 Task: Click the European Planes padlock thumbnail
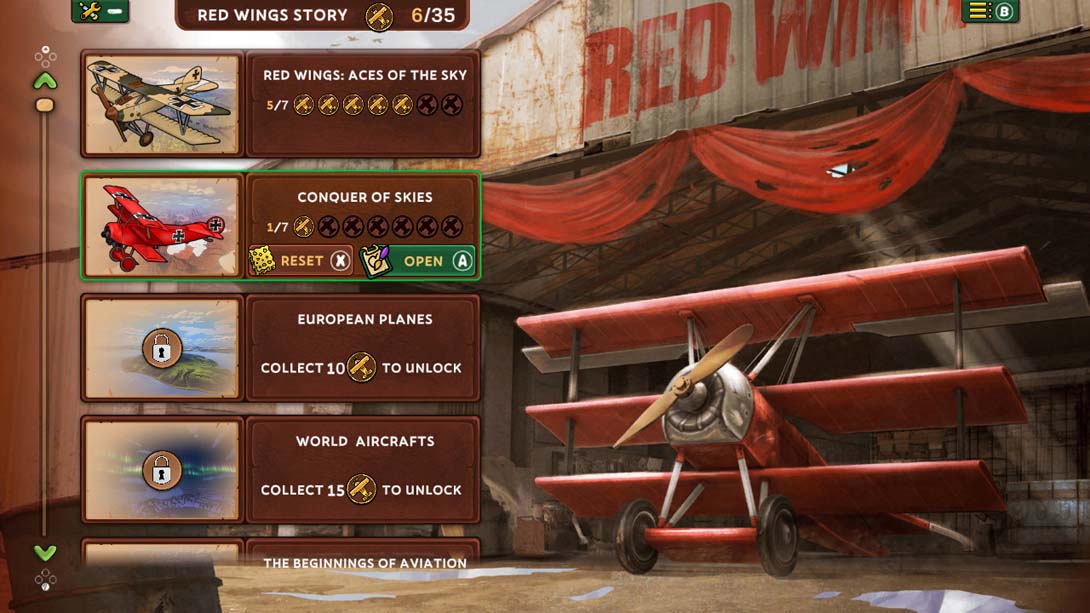tap(162, 348)
